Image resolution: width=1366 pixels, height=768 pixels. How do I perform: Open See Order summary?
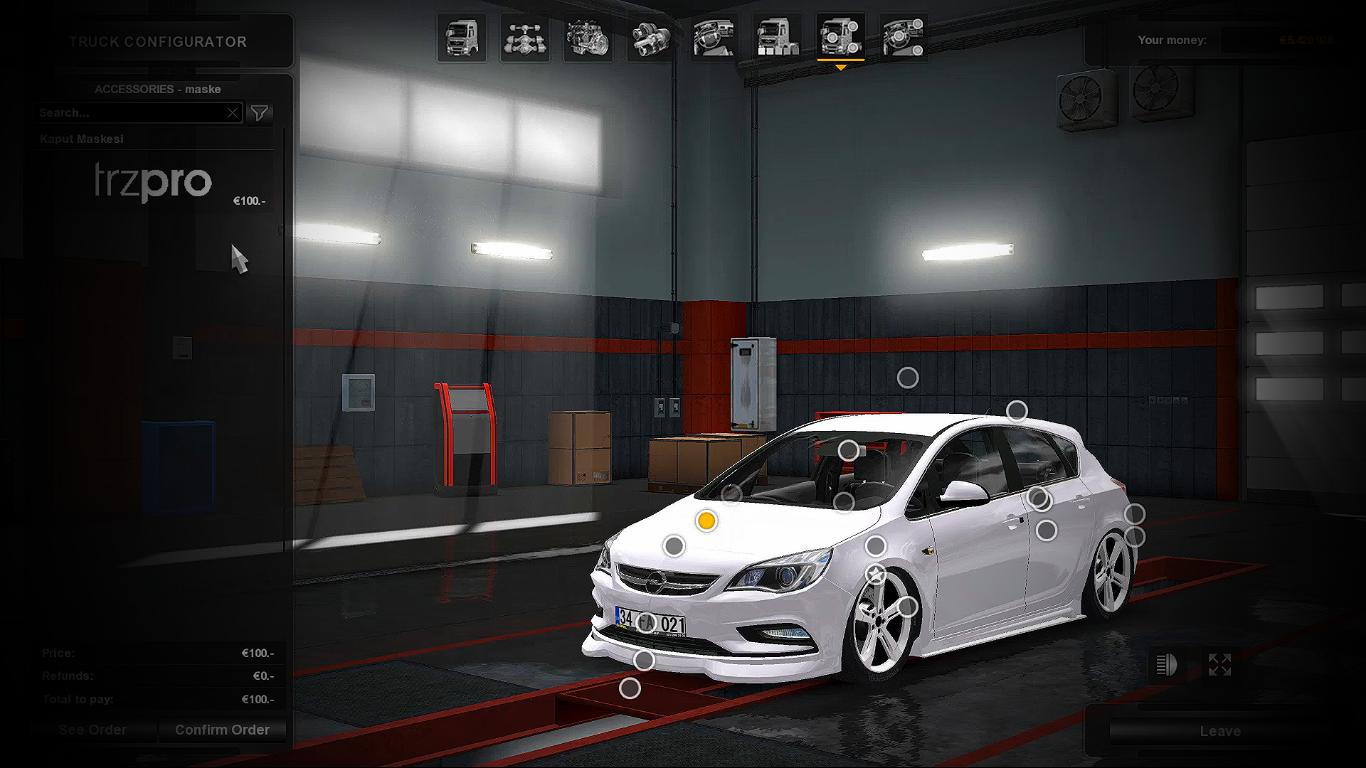pyautogui.click(x=93, y=730)
